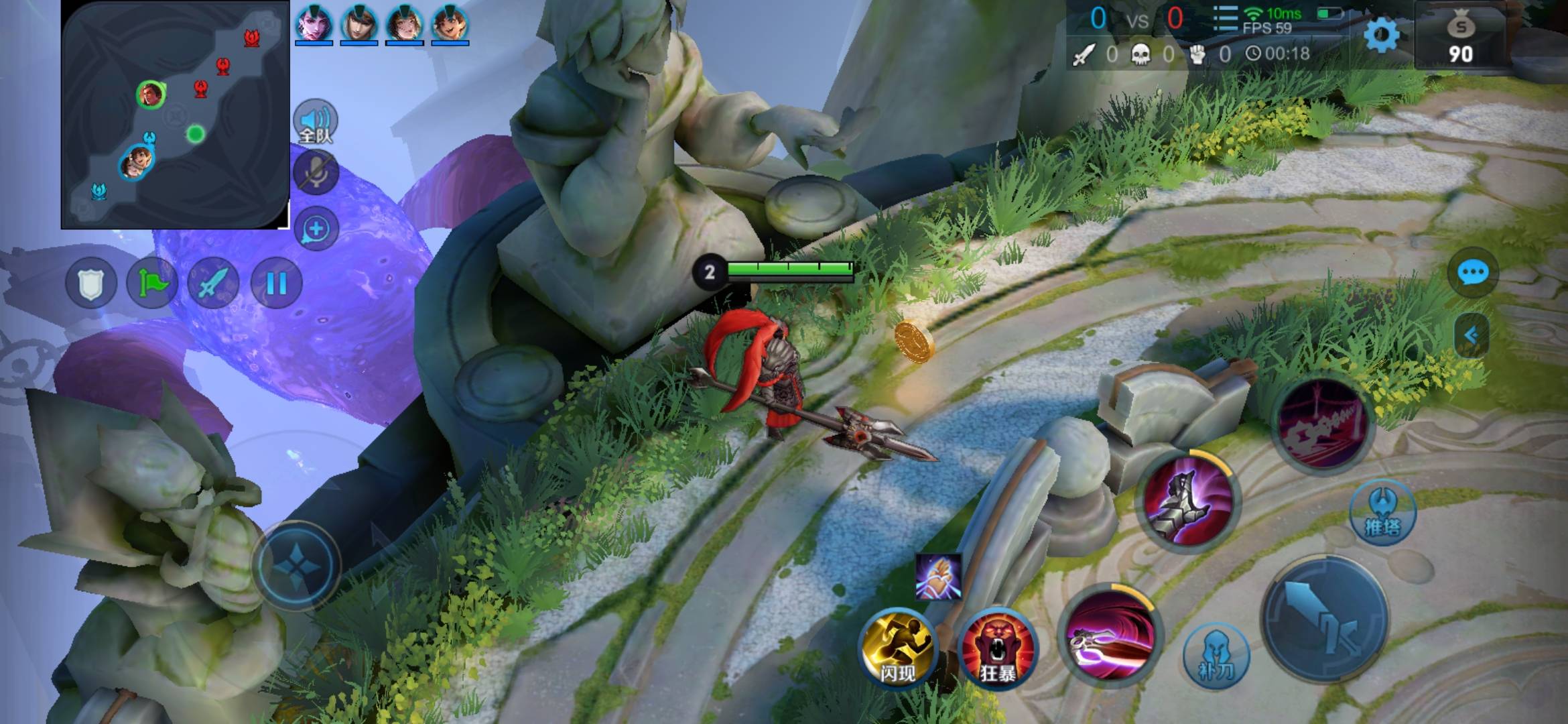Open the chat speech bubble
This screenshot has height=724, width=1568.
(1472, 273)
